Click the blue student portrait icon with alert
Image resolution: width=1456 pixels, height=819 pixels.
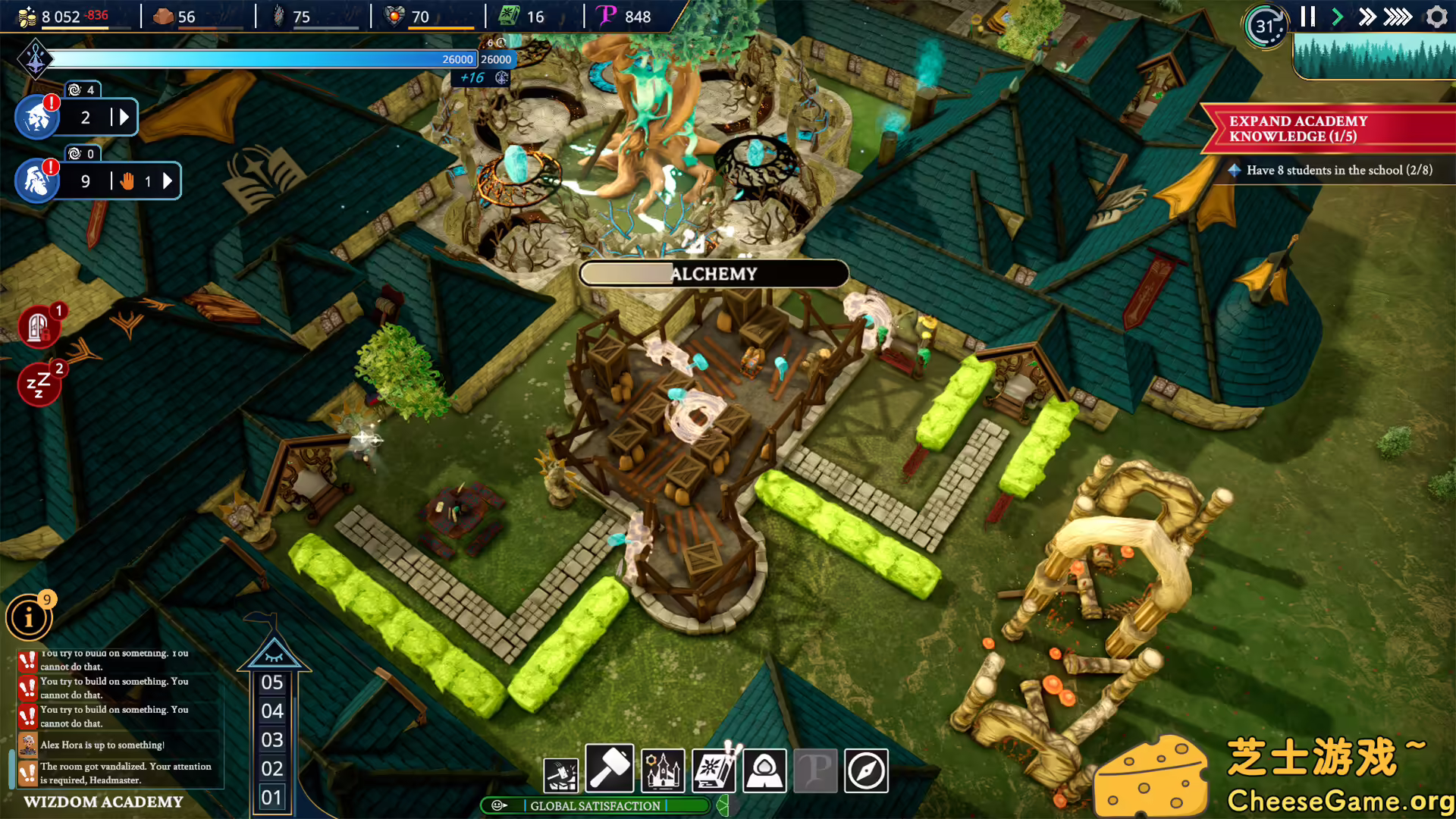[35, 117]
